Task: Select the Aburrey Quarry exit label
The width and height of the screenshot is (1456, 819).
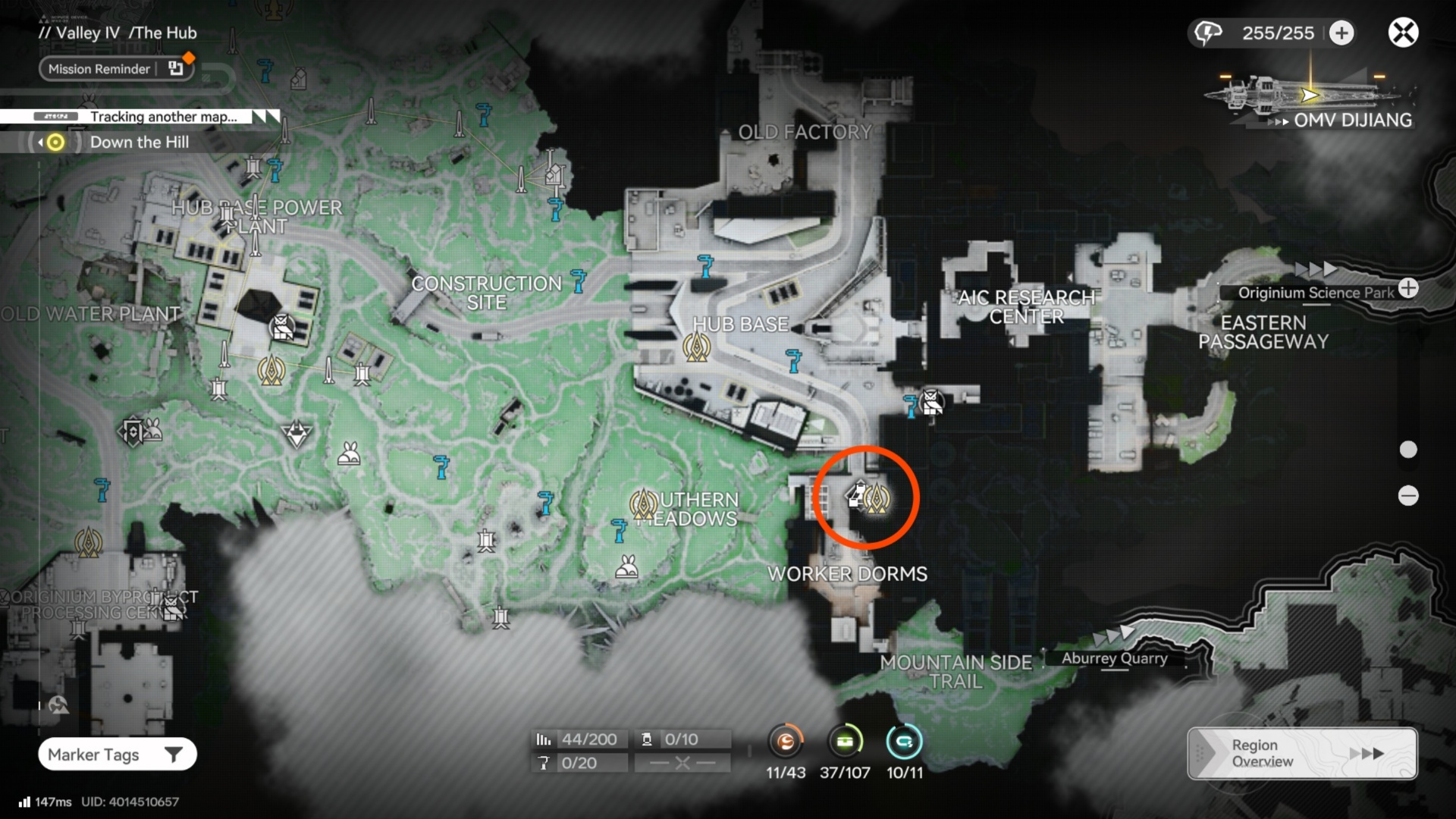Action: (x=1113, y=658)
